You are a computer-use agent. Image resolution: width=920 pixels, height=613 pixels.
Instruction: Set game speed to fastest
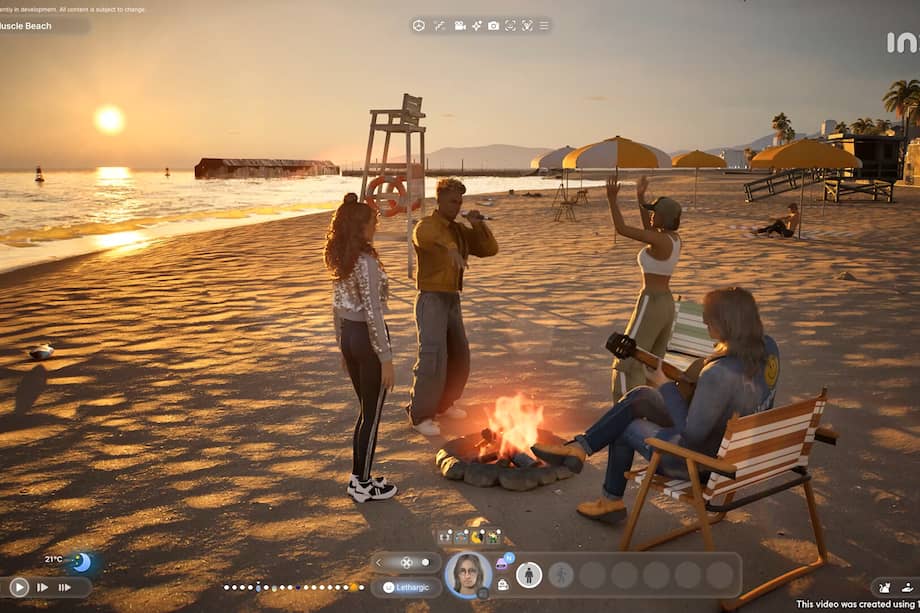[65, 587]
